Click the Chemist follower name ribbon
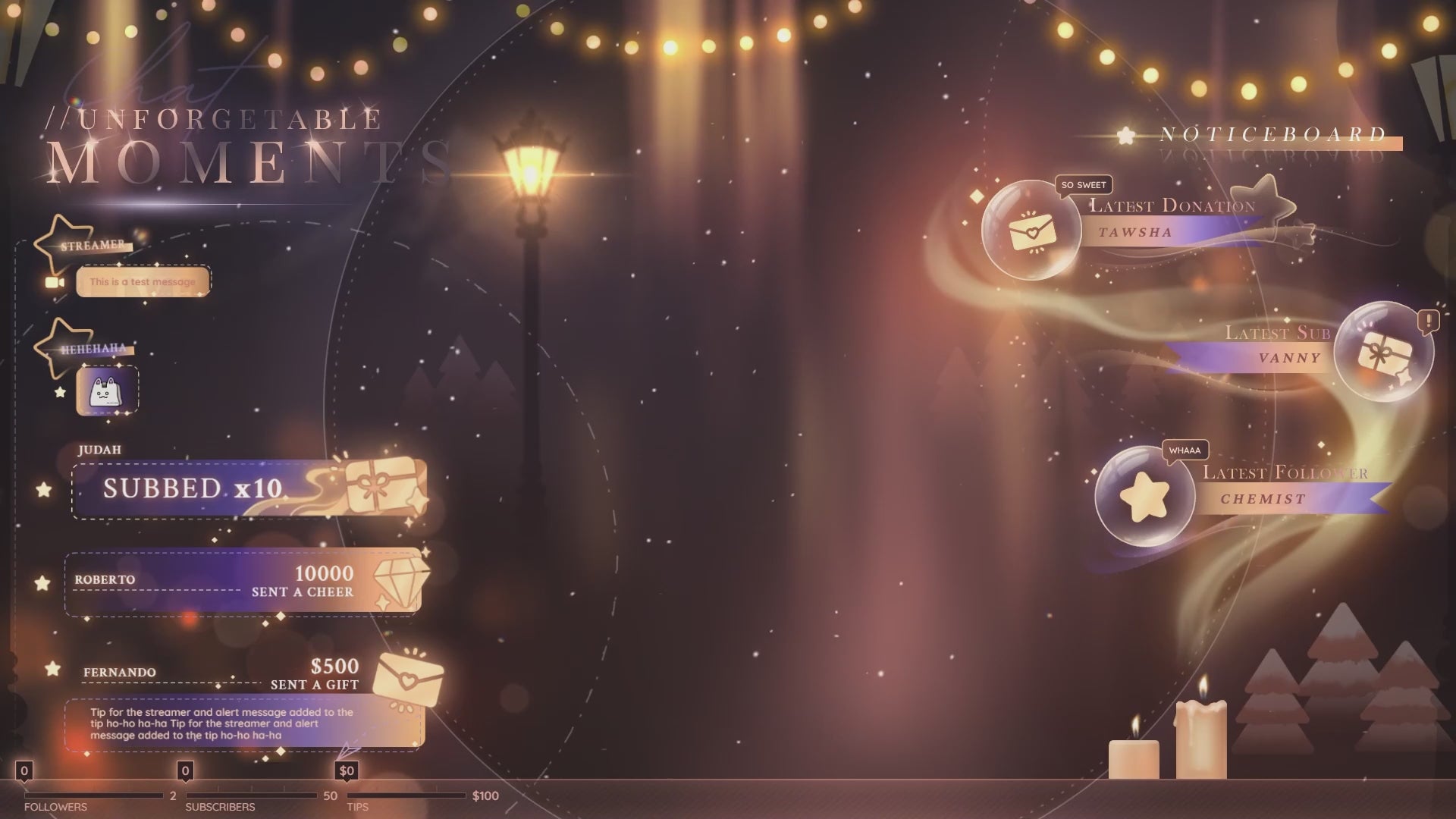The height and width of the screenshot is (819, 1456). coord(1289,499)
